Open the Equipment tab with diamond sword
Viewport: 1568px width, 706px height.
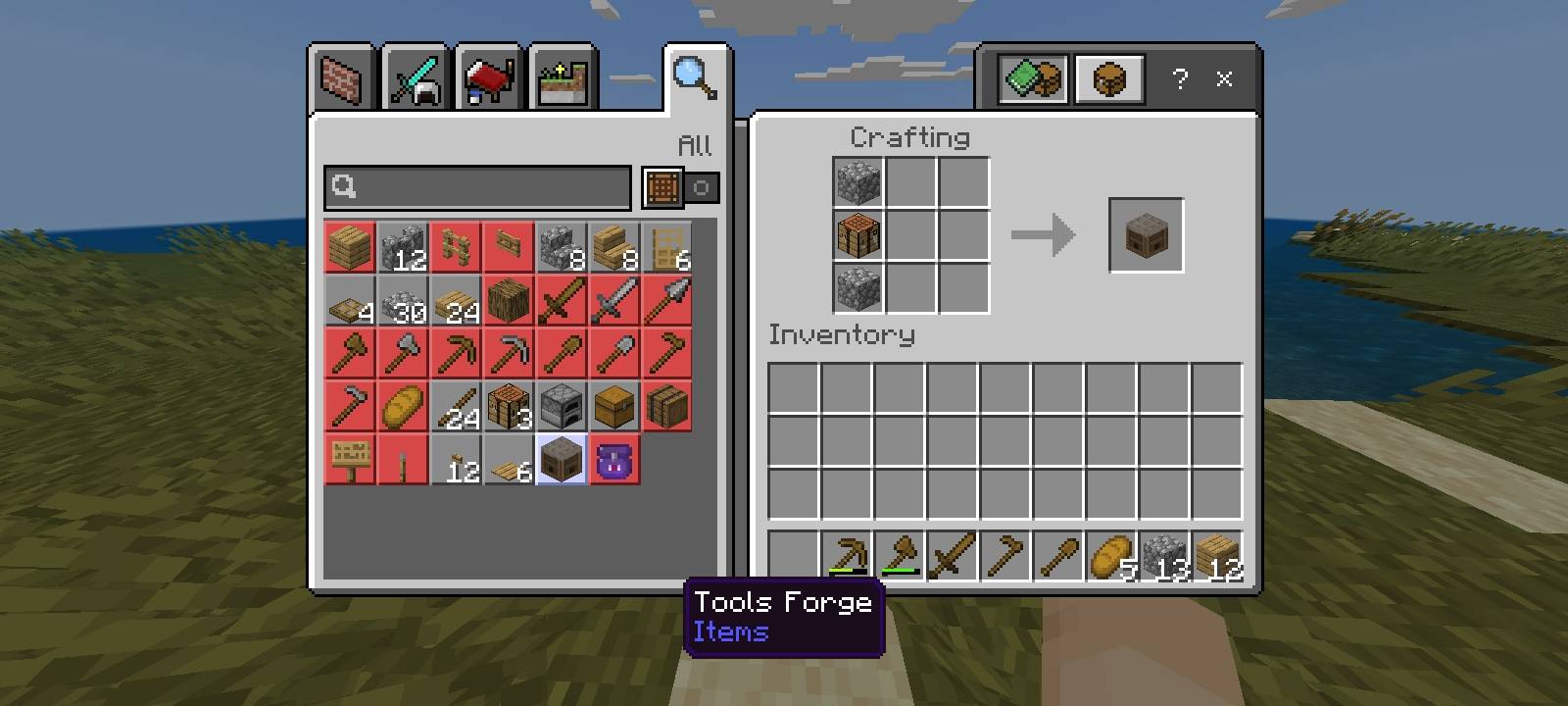point(416,79)
